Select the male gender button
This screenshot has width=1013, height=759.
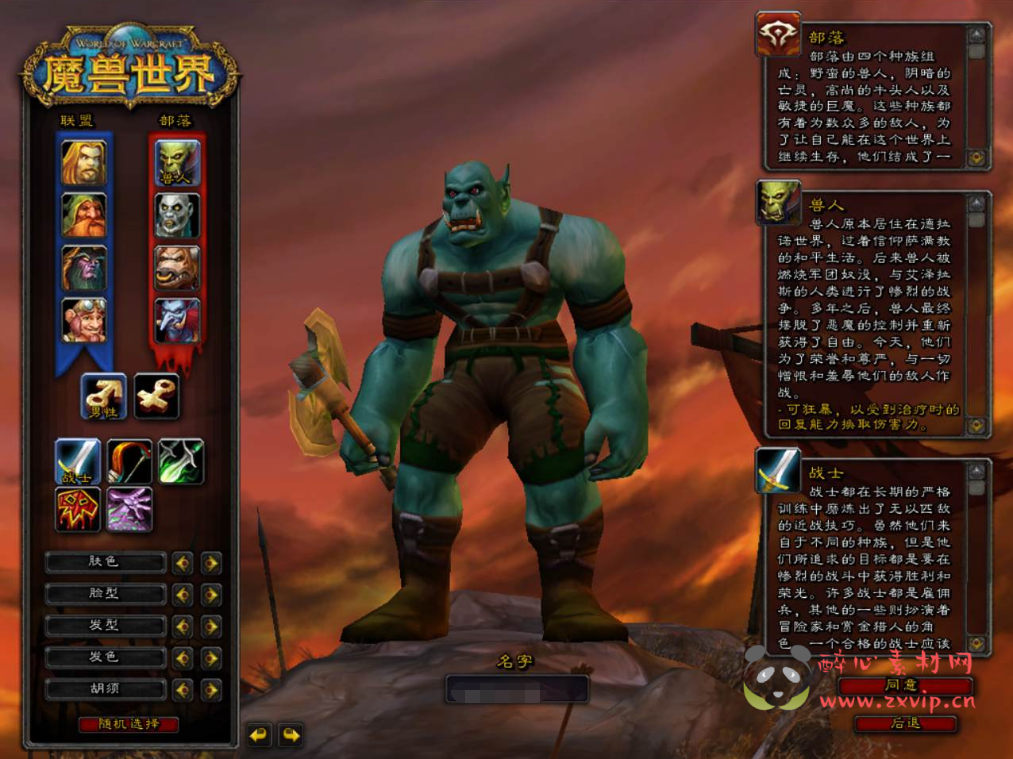coord(104,396)
